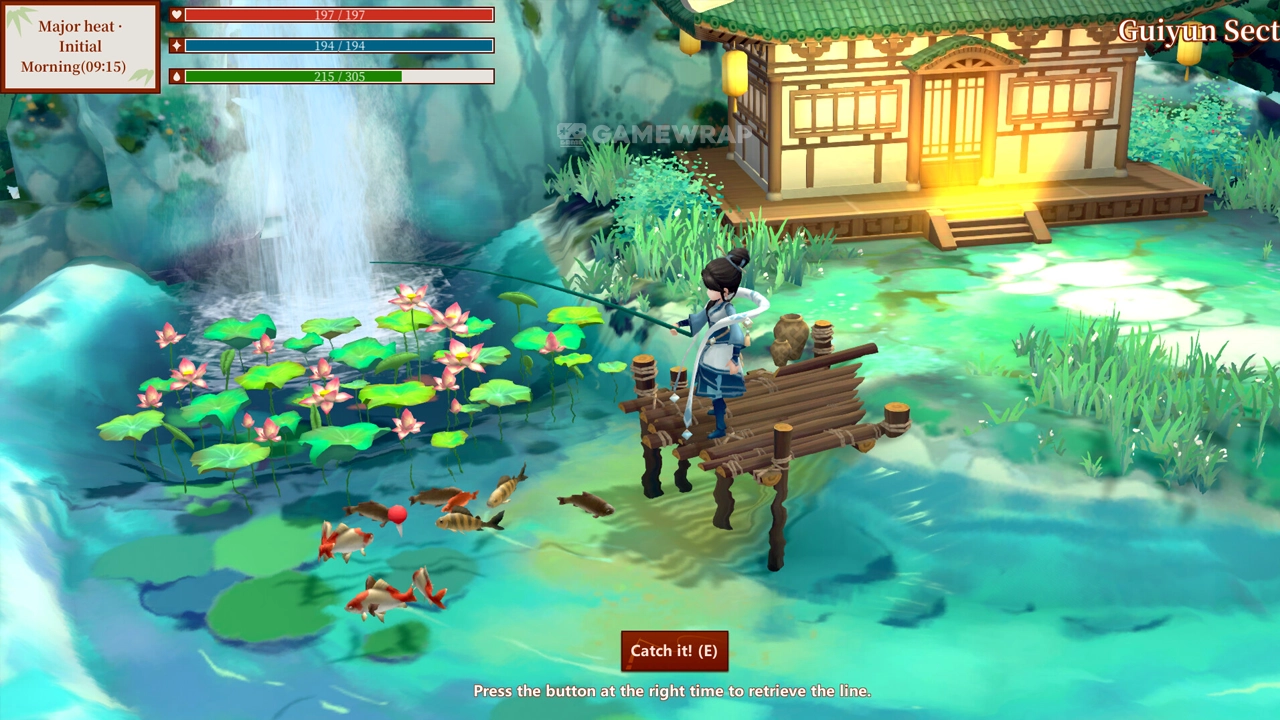1280x720 pixels.
Task: Open the date and time panel
Action: click(80, 47)
